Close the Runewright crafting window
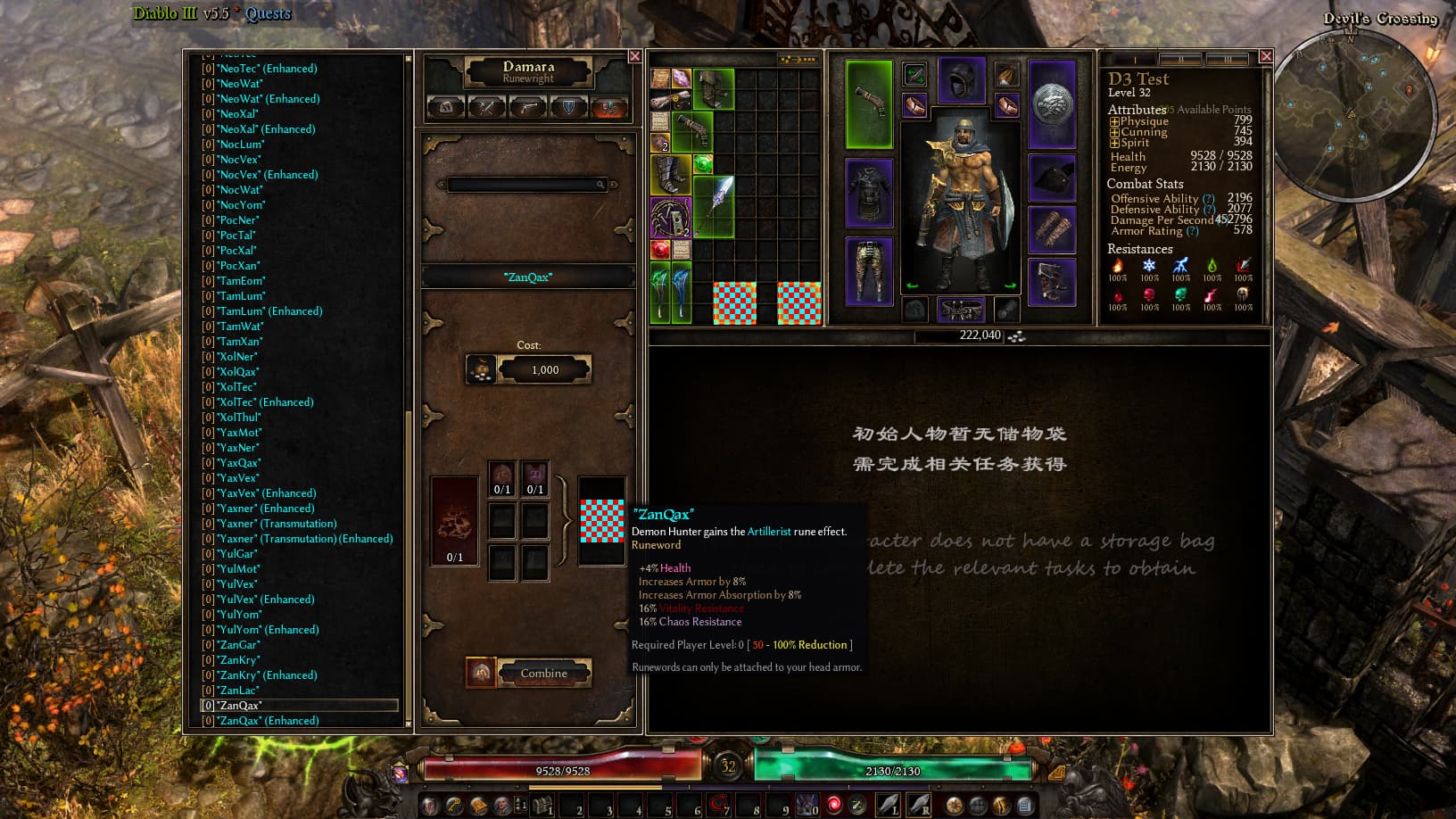1456x819 pixels. pyautogui.click(x=634, y=56)
